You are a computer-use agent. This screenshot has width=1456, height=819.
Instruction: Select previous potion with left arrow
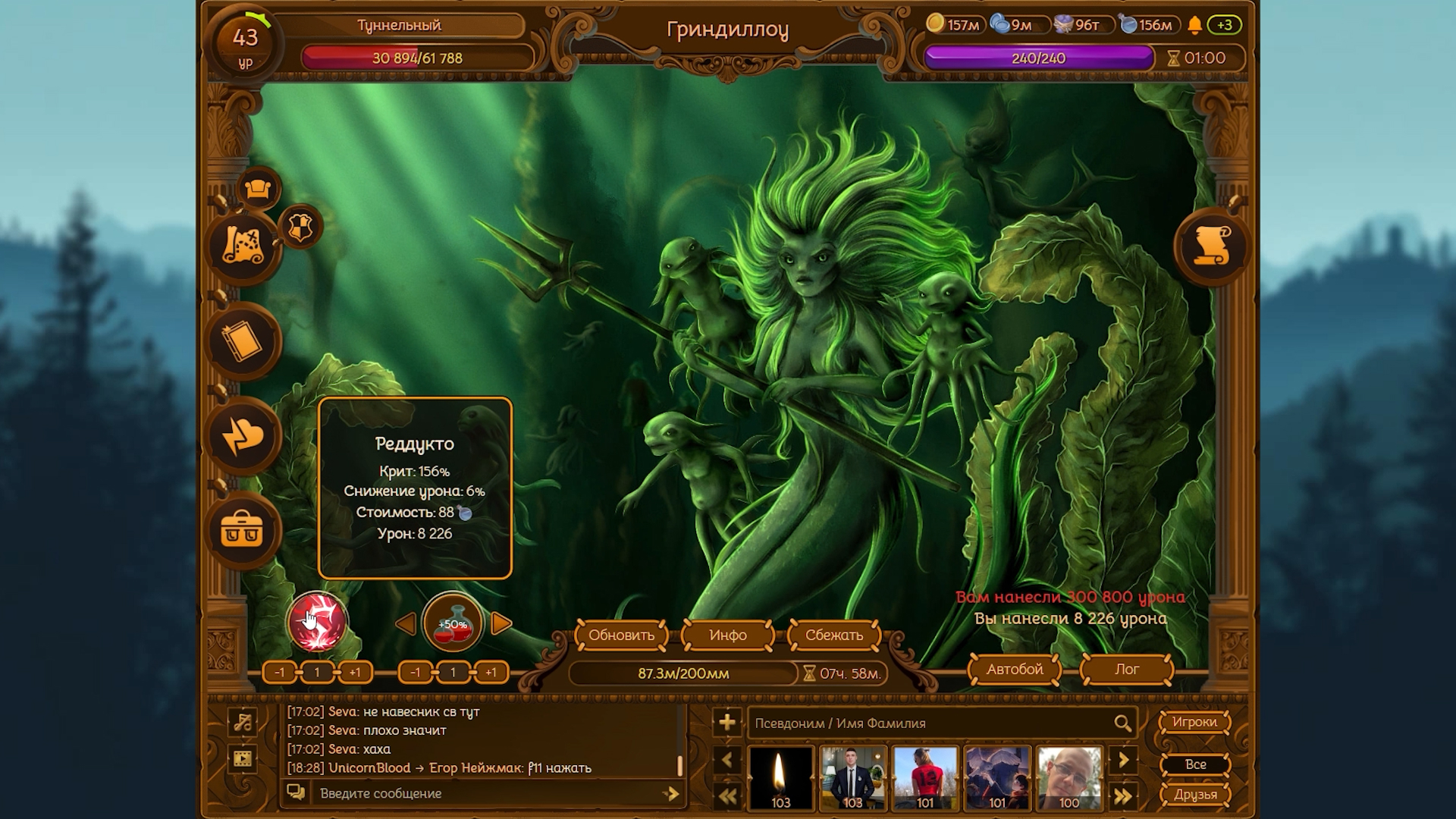click(406, 624)
